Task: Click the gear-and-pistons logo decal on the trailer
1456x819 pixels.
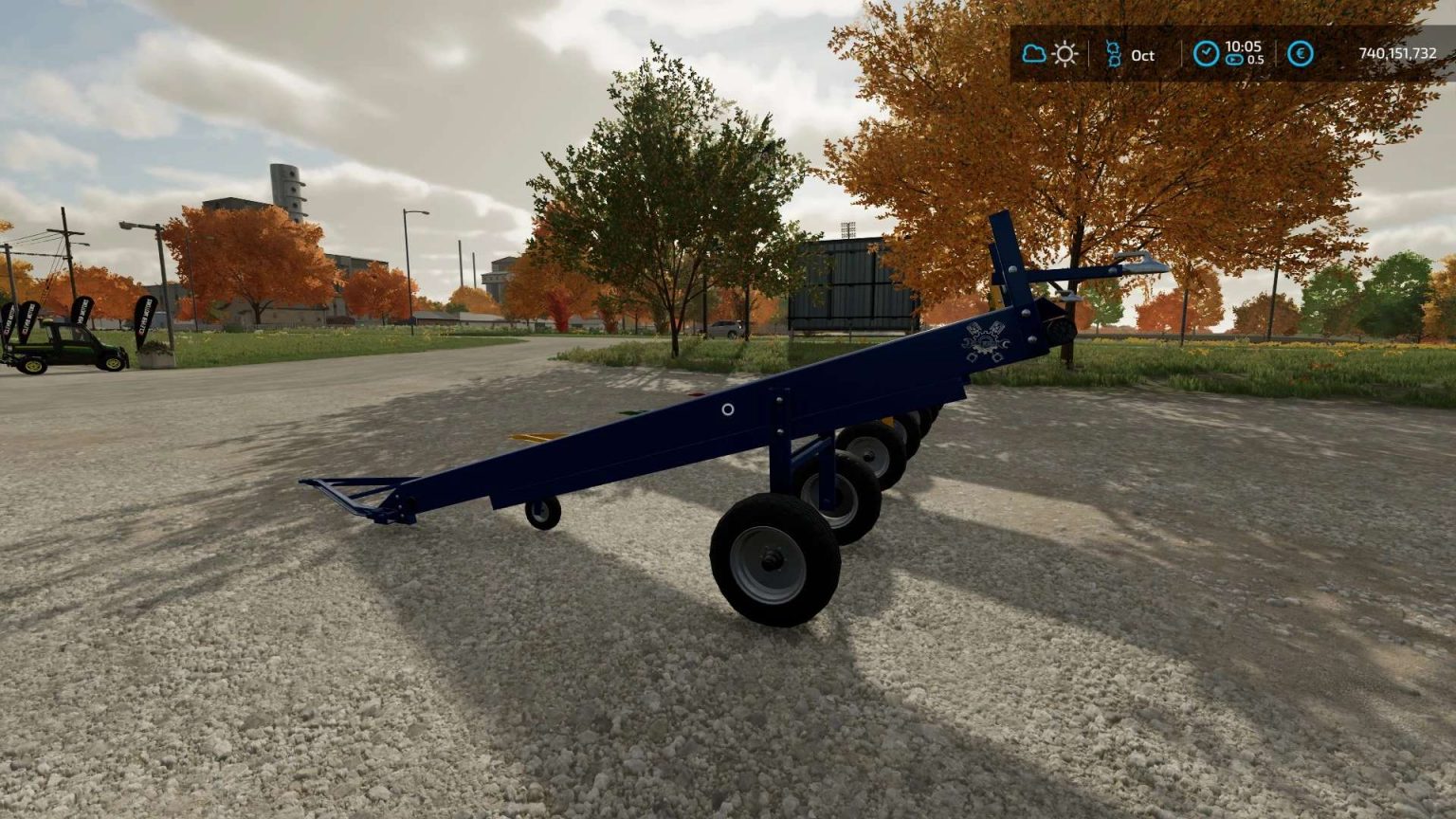Action: pyautogui.click(x=986, y=339)
